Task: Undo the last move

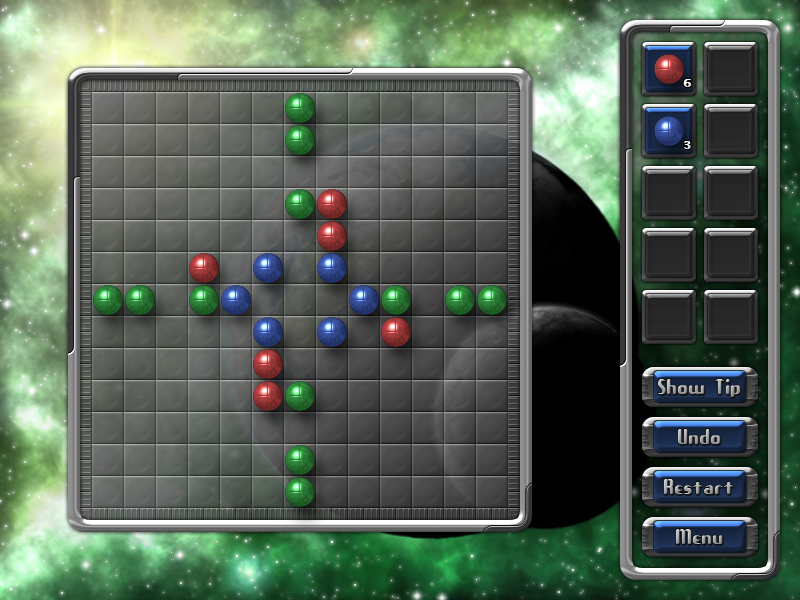Action: pos(699,437)
